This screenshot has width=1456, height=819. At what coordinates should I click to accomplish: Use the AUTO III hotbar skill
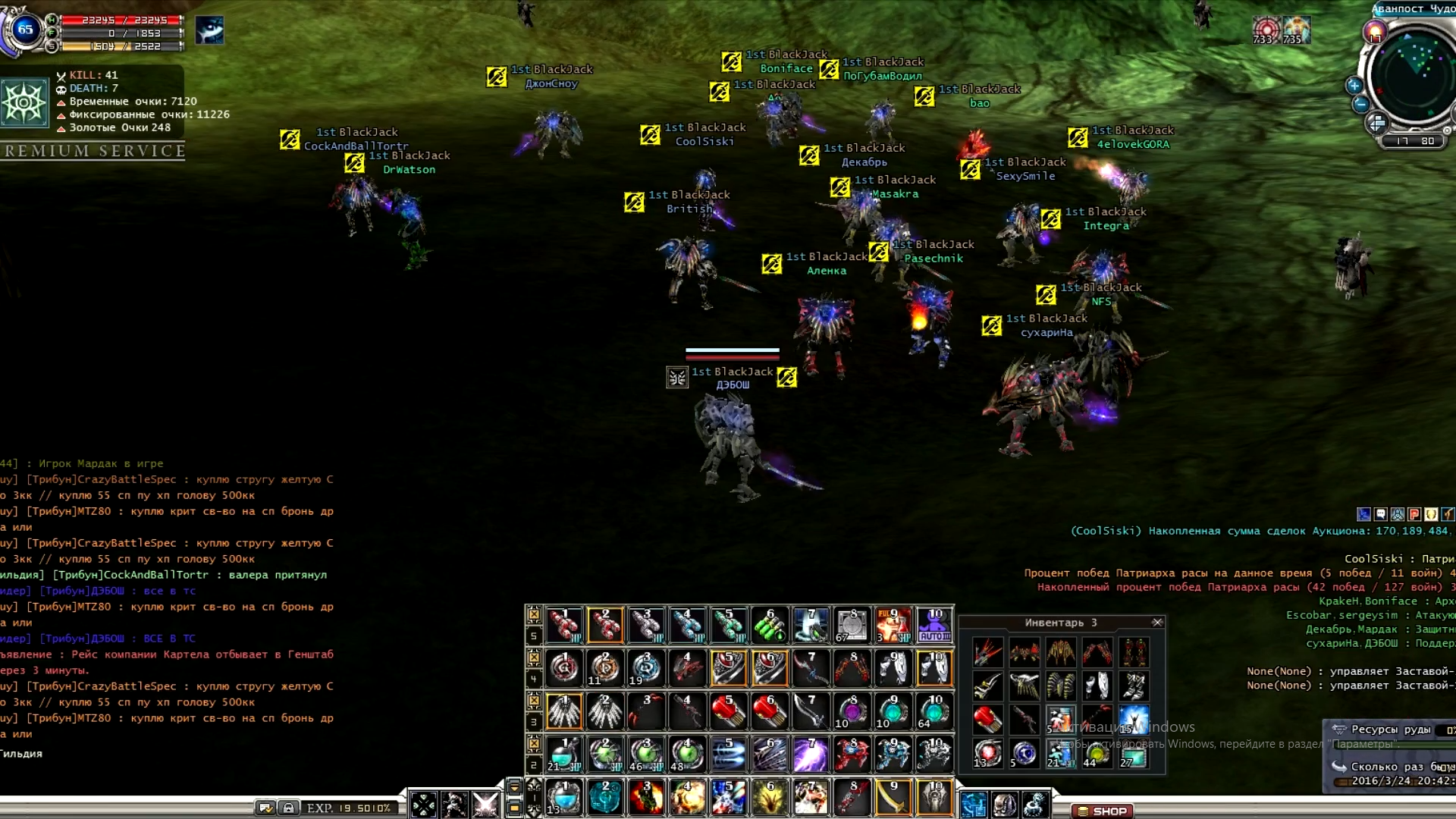[x=934, y=626]
